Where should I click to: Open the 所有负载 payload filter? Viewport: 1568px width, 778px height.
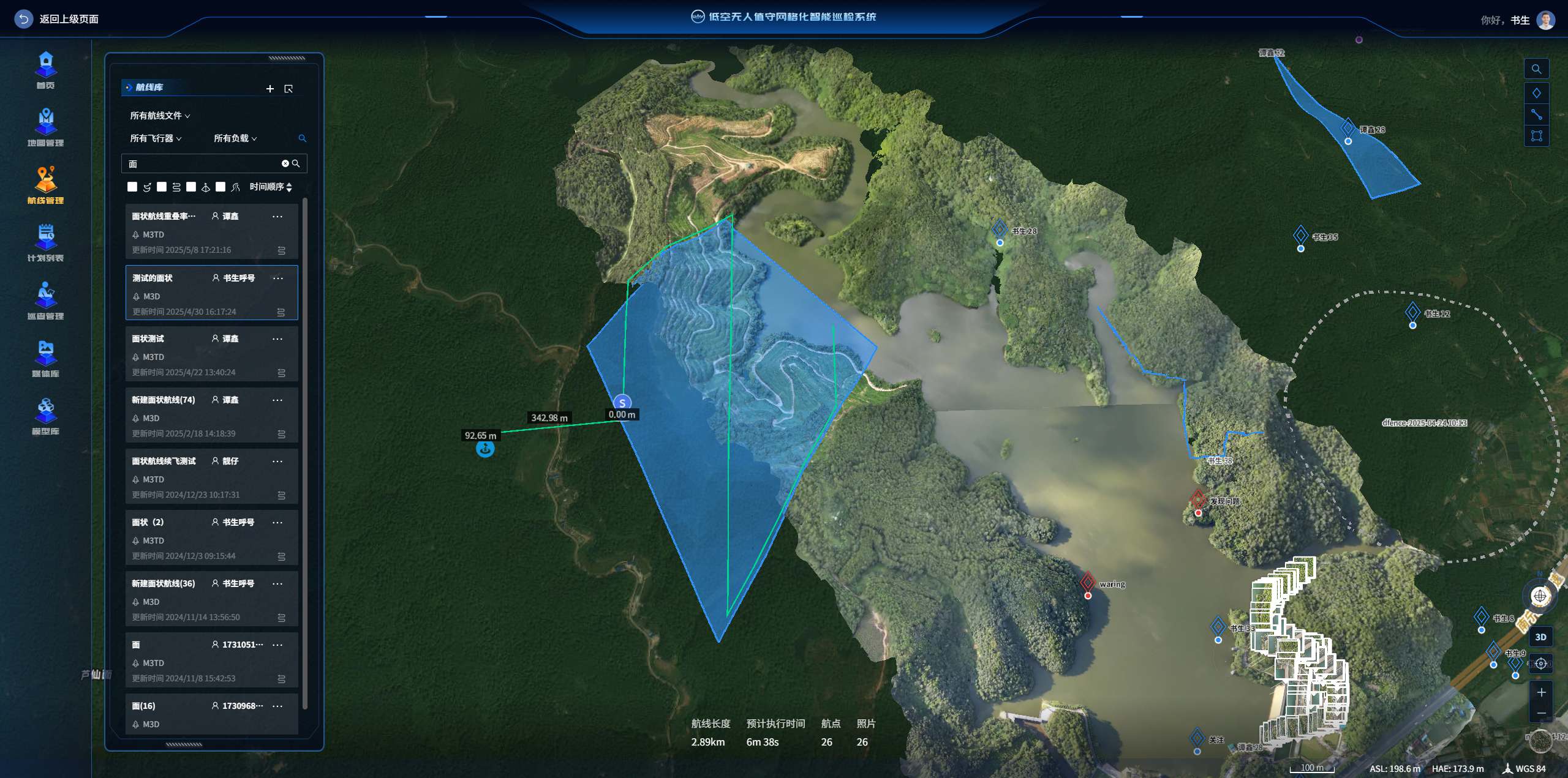click(235, 138)
